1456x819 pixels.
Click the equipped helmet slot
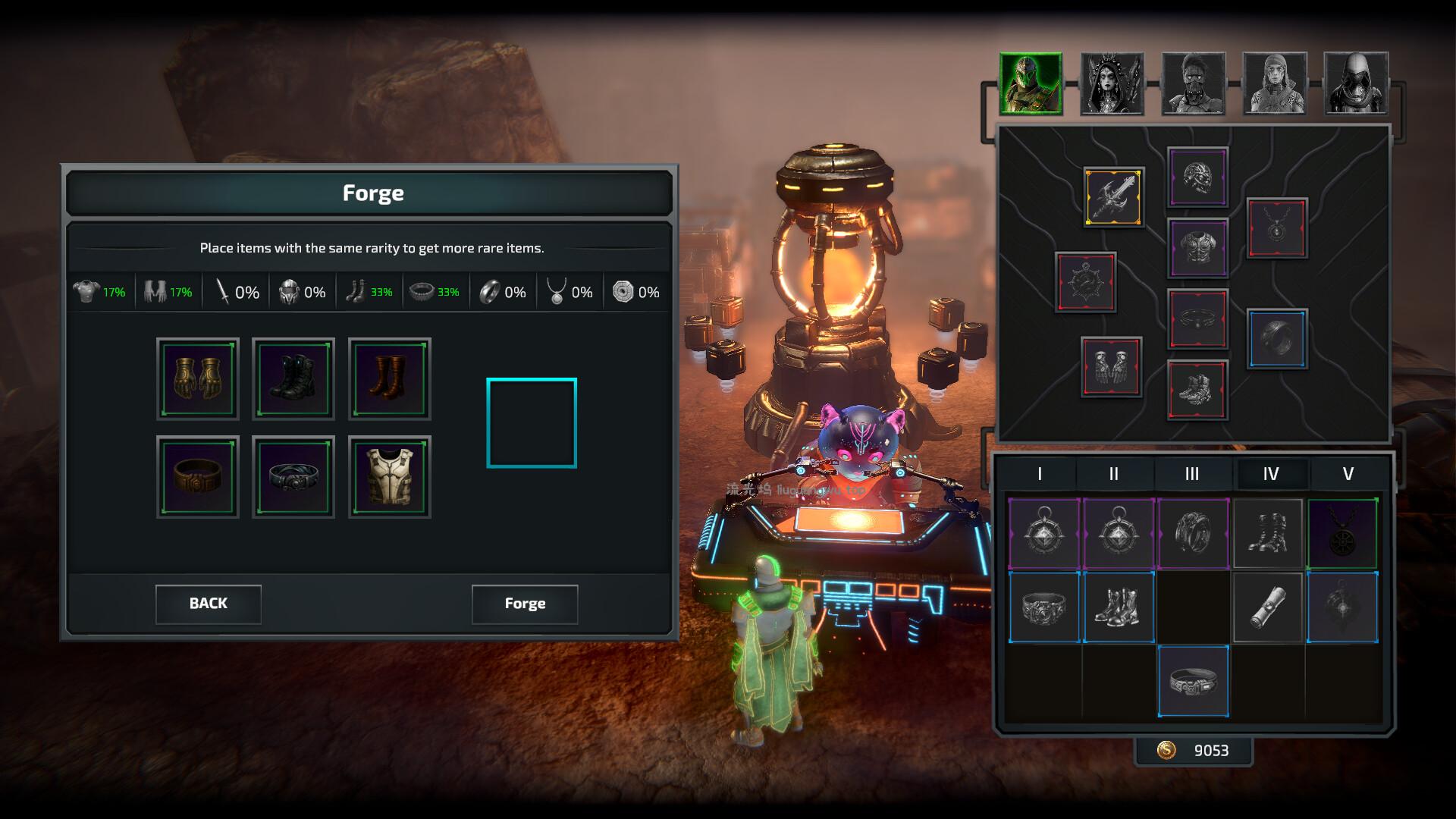(1197, 177)
